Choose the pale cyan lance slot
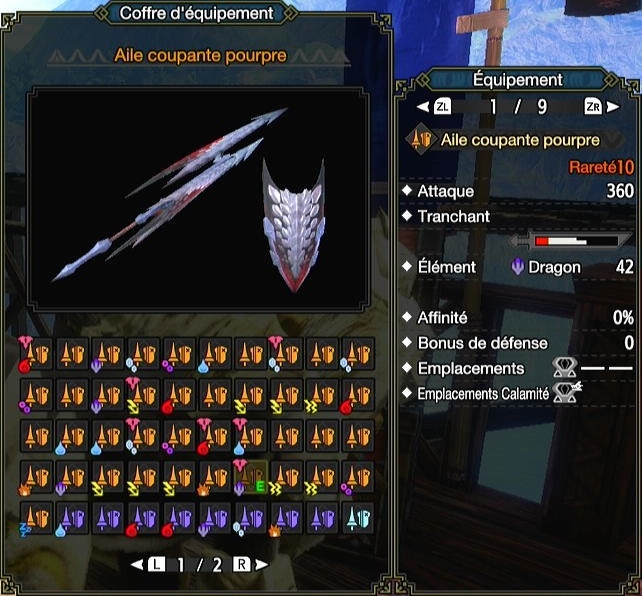The height and width of the screenshot is (596, 642). (357, 517)
